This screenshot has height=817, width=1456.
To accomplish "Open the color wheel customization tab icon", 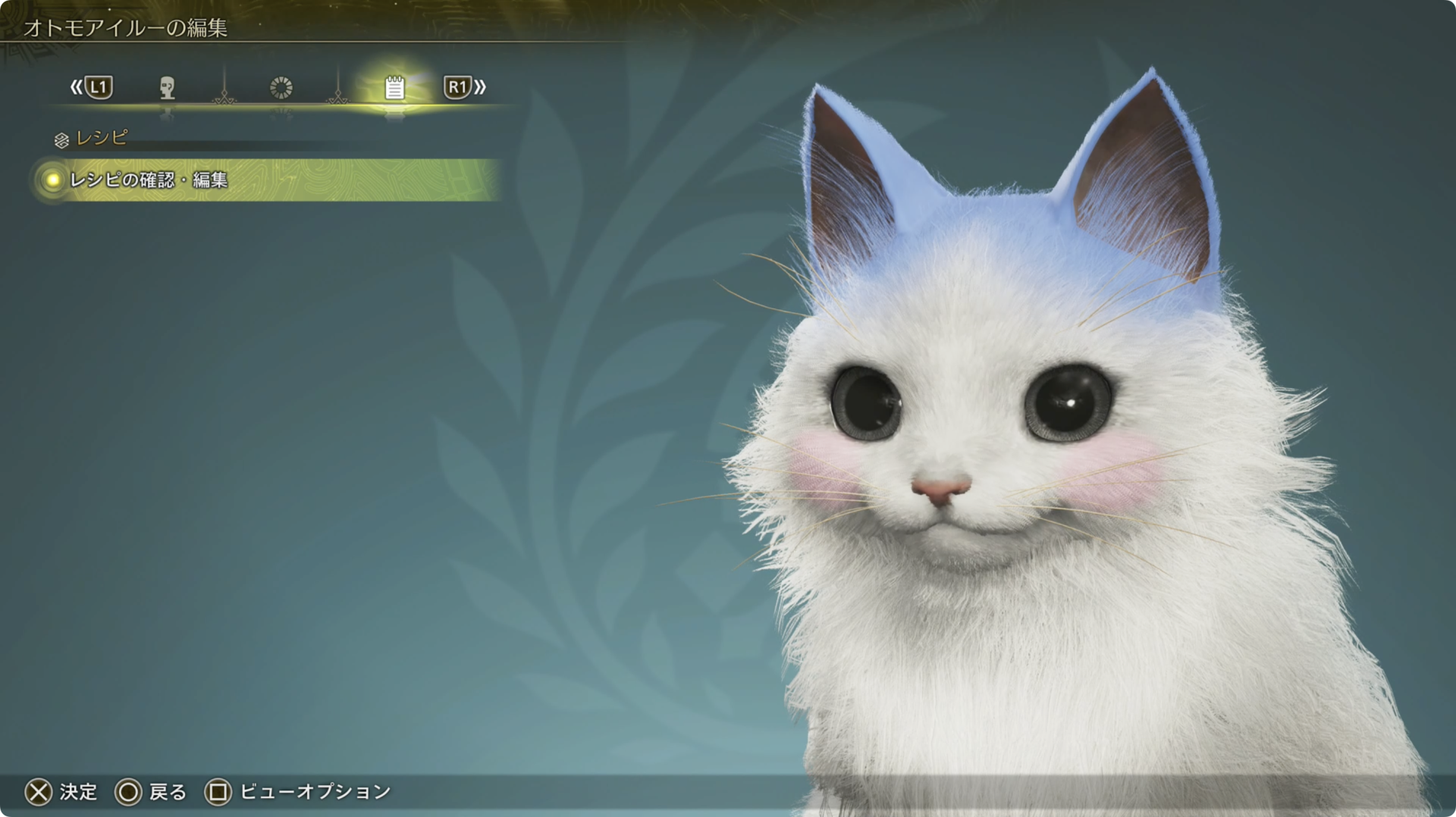I will (x=281, y=89).
